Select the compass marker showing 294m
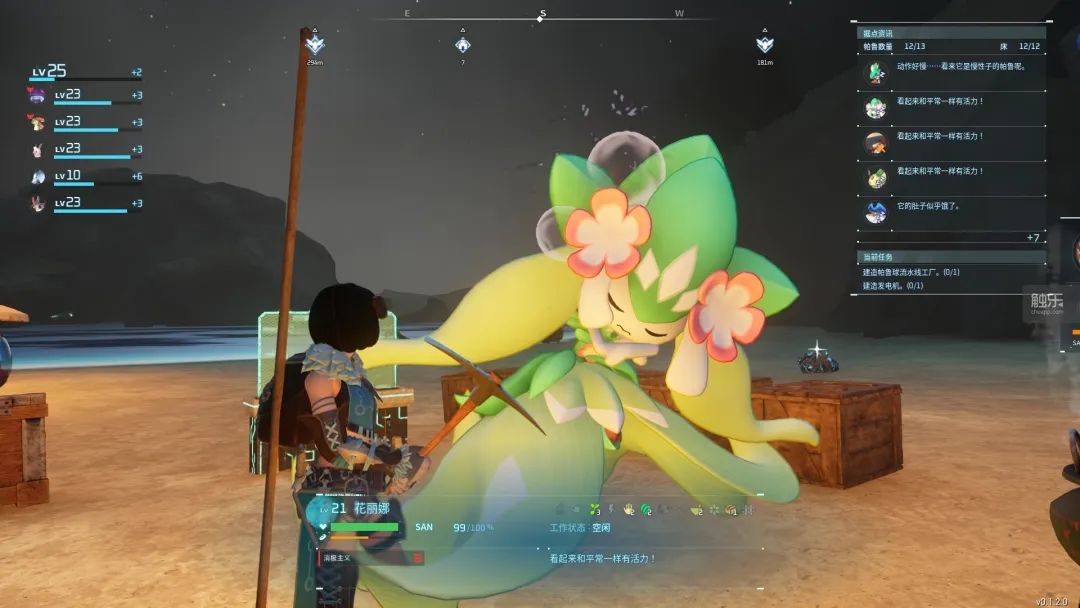This screenshot has width=1080, height=608. pos(315,45)
